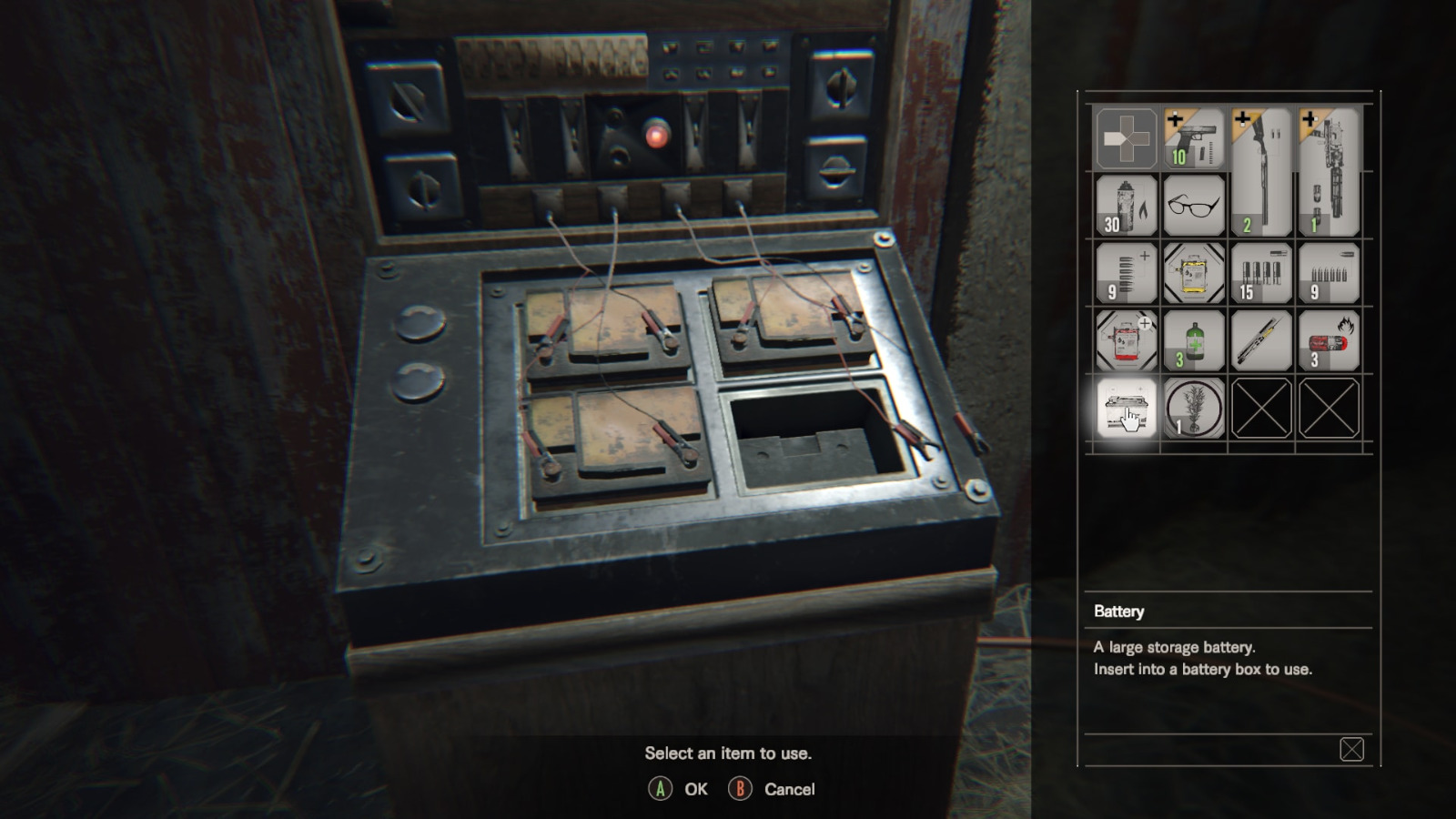Select the flame rounds slot
The height and width of the screenshot is (819, 1456).
1329,340
